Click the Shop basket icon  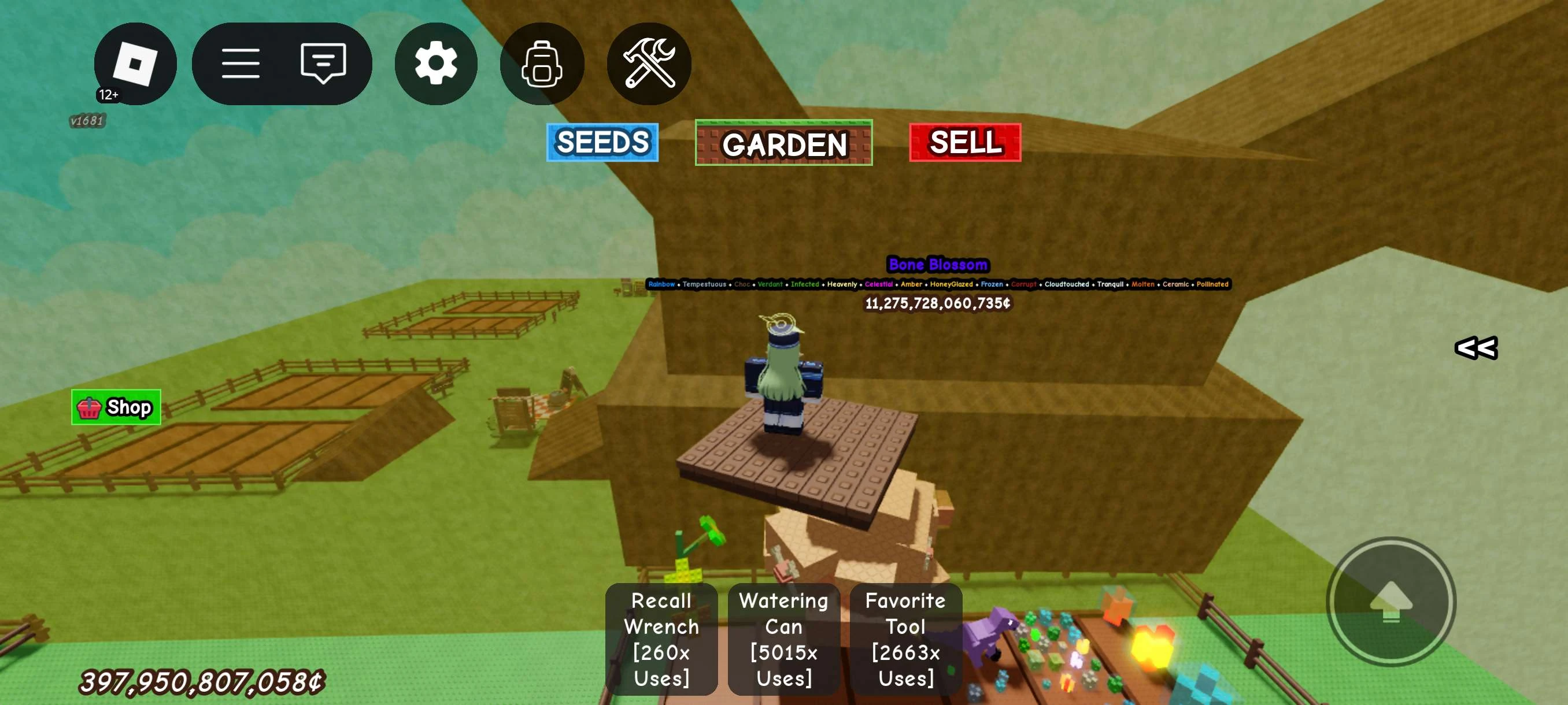tap(88, 408)
